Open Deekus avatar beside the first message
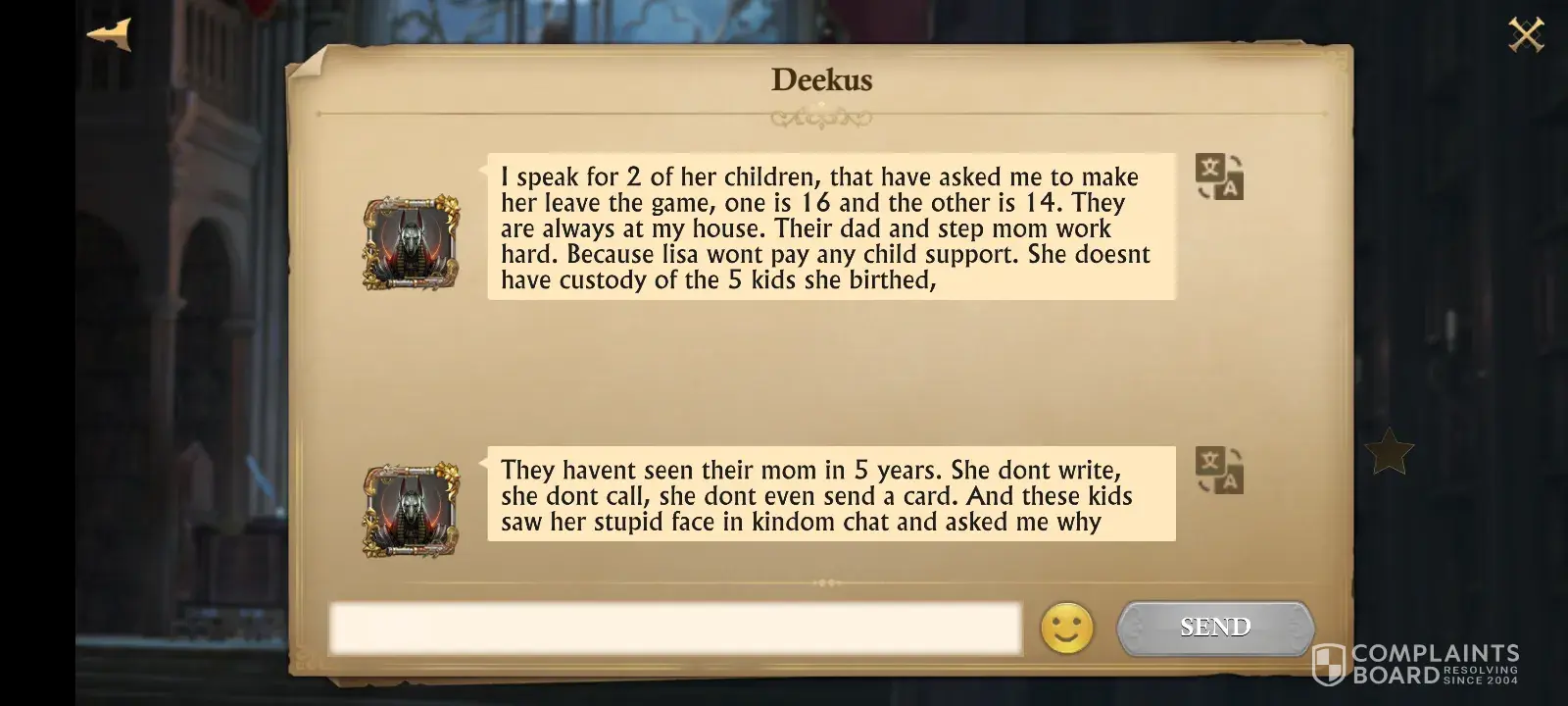 point(412,242)
